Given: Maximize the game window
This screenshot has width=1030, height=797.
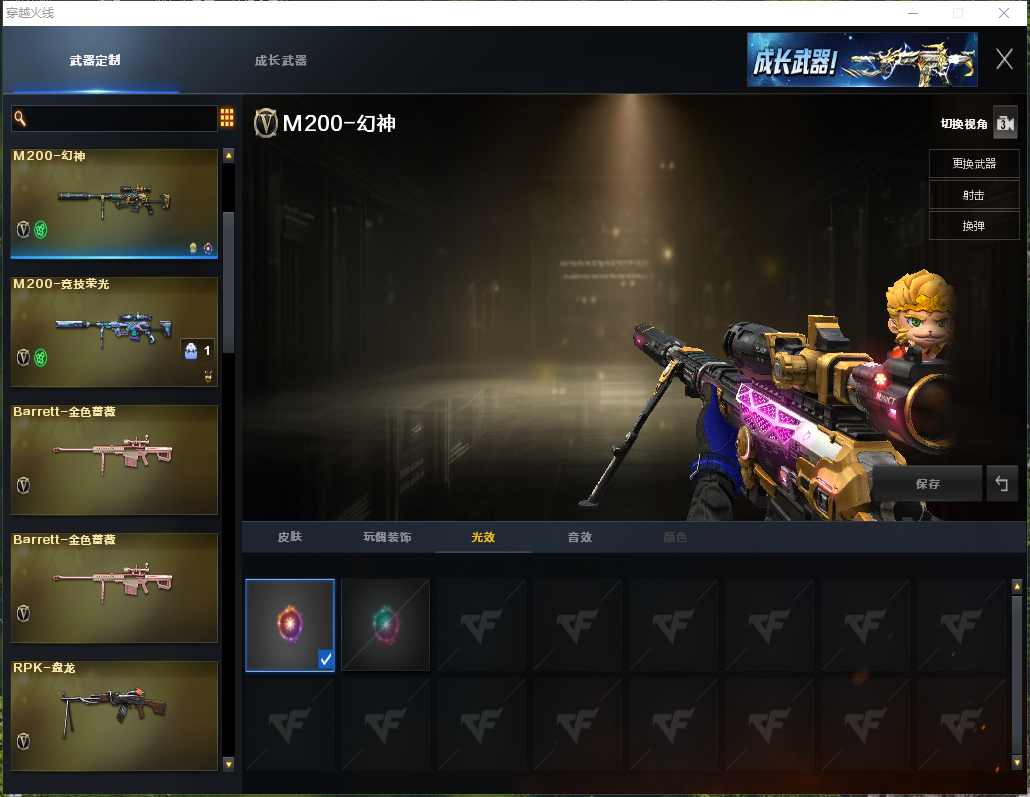Looking at the screenshot, I should click(958, 13).
